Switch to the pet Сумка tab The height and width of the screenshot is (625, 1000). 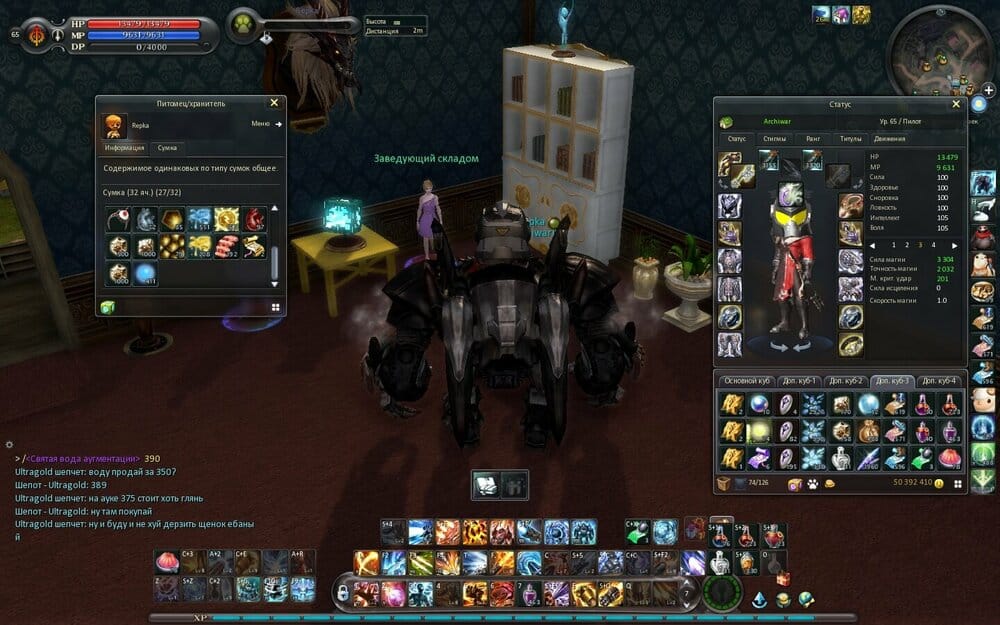pyautogui.click(x=167, y=148)
